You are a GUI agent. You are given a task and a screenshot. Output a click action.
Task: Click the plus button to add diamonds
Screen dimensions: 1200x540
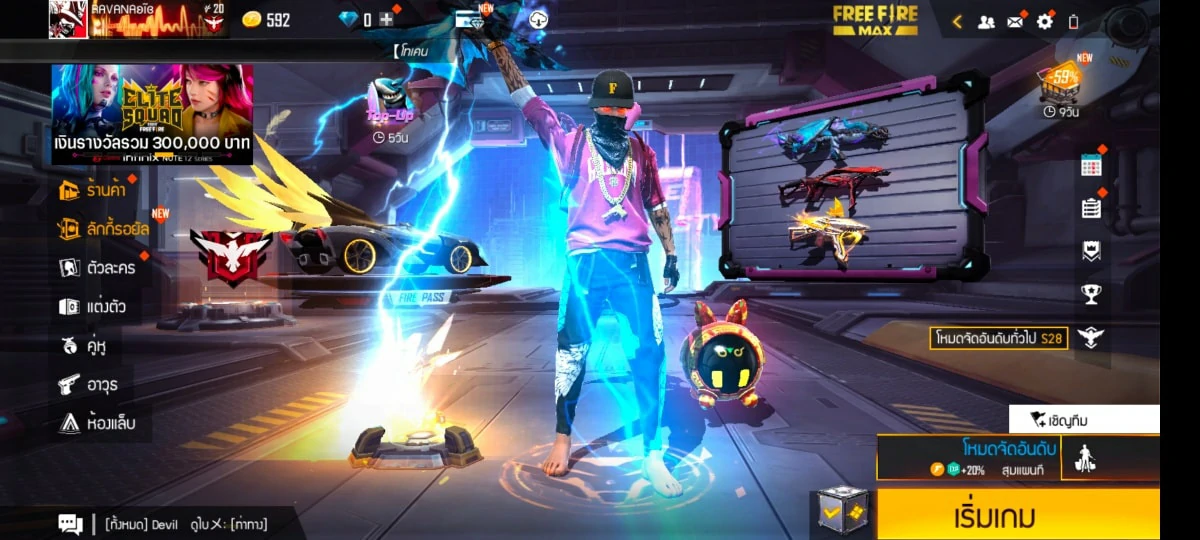pos(386,19)
